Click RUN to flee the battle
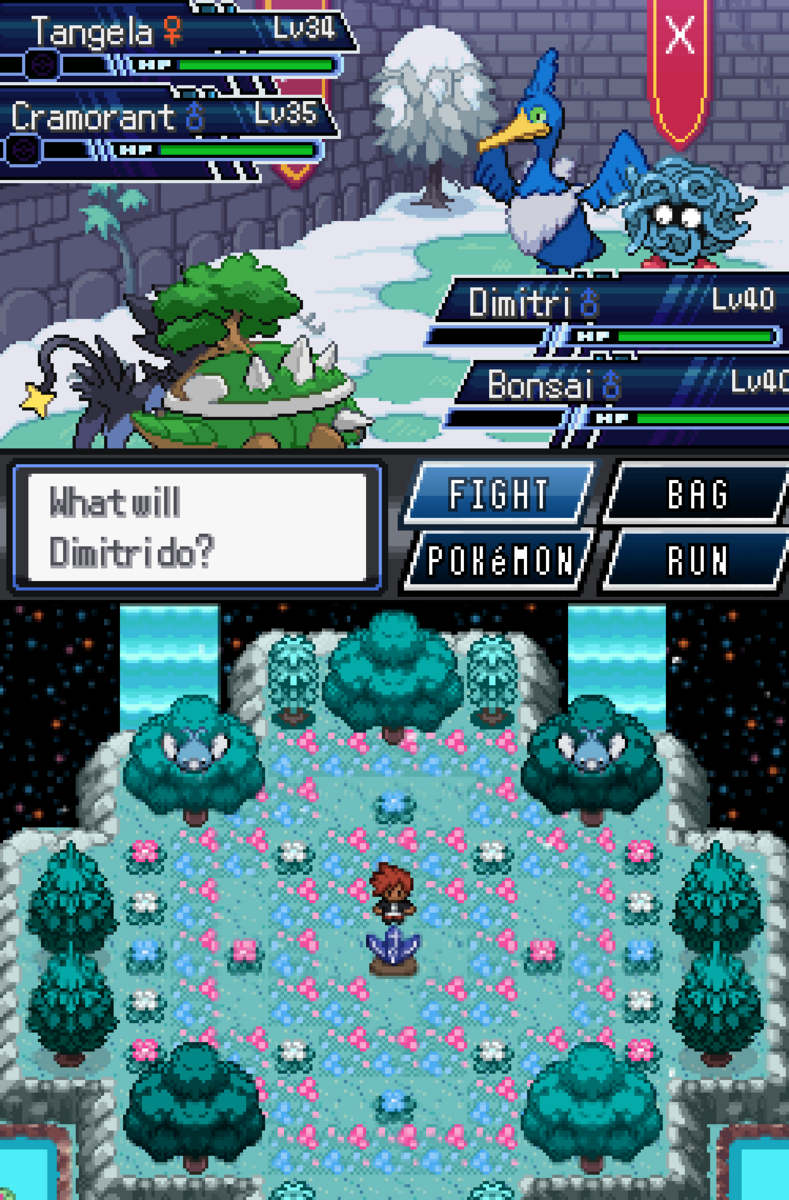Viewport: 789px width, 1200px height. click(x=696, y=561)
